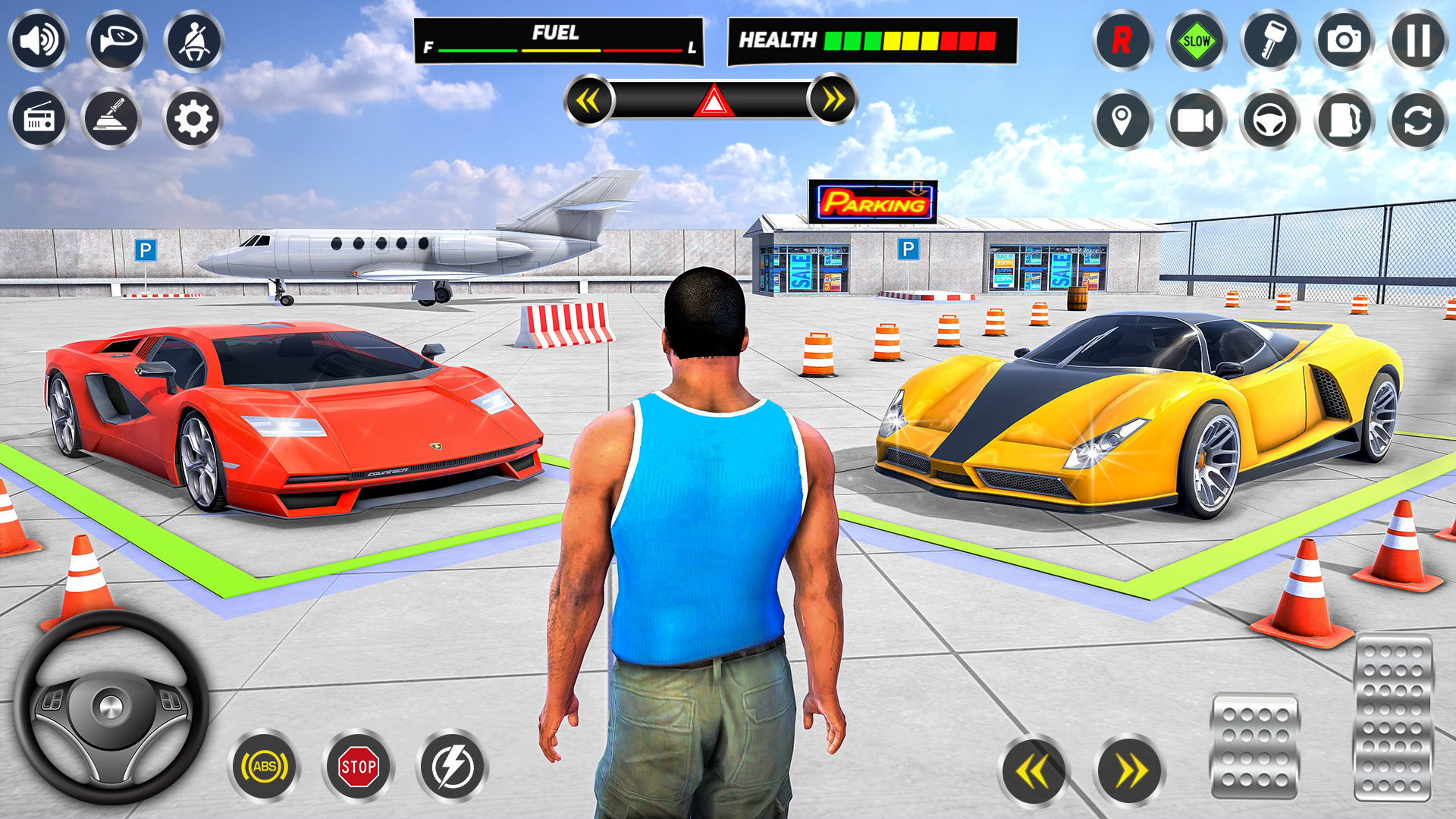1456x819 pixels.
Task: Tap the horn icon
Action: click(x=118, y=42)
